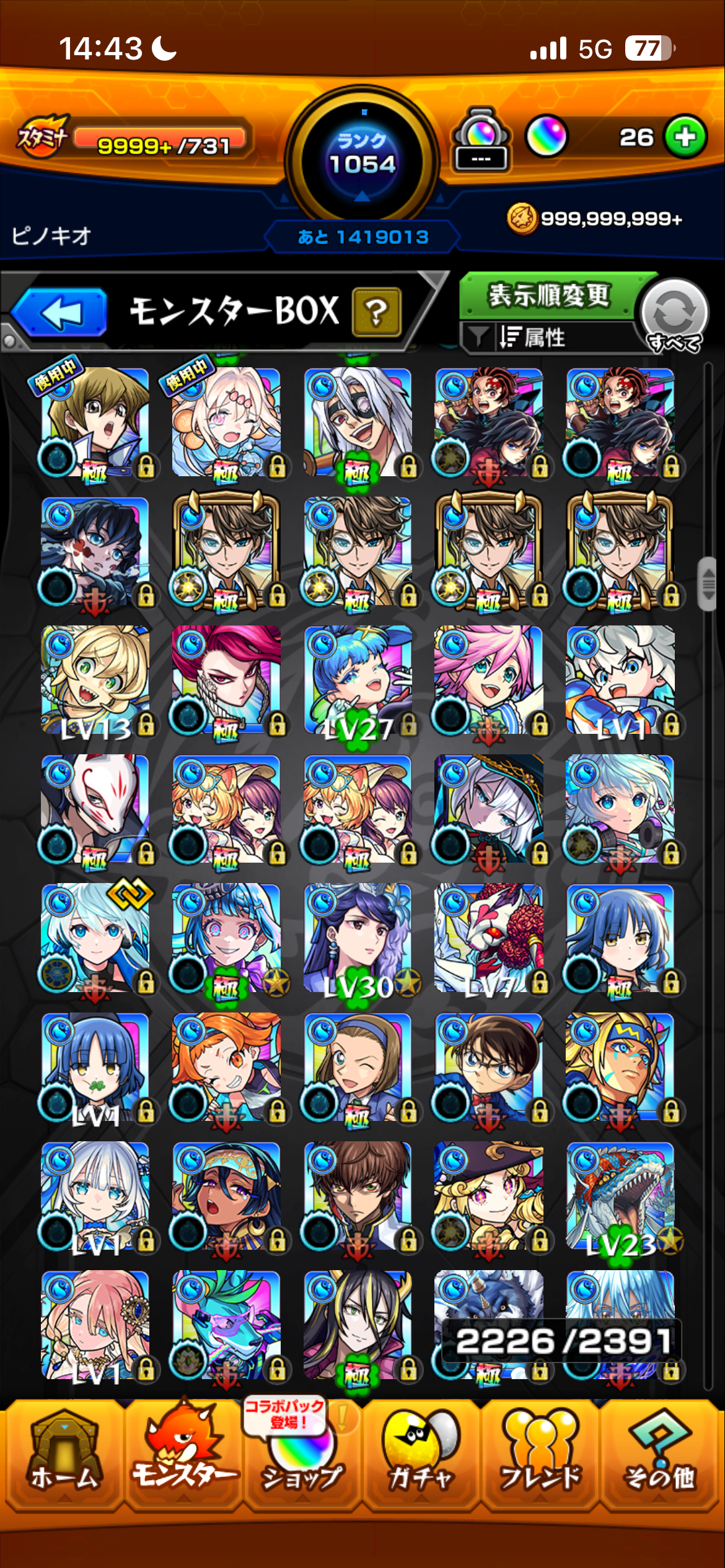Go back with the blue arrow button
The width and height of the screenshot is (725, 1568).
(x=59, y=312)
